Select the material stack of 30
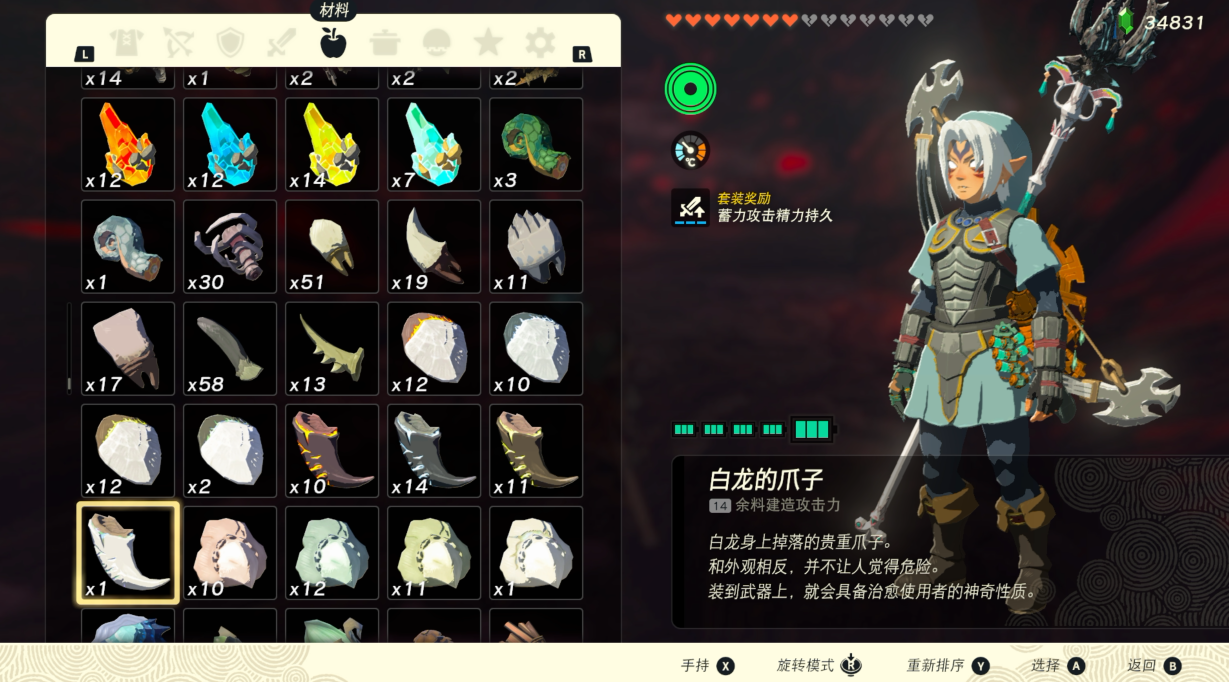1229x682 pixels. click(x=230, y=246)
